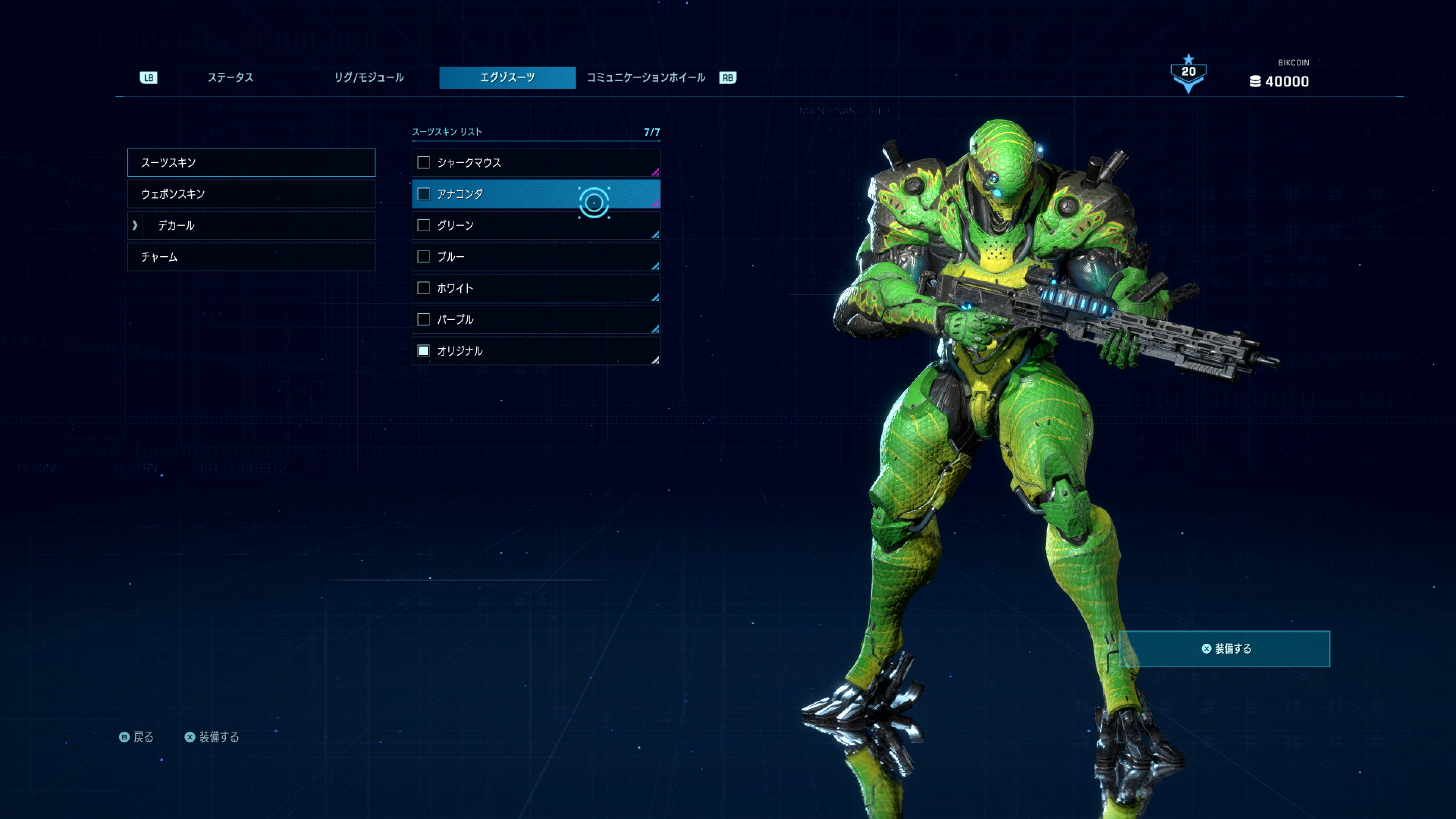This screenshot has width=1456, height=819.
Task: Choose the パープル suit skin
Action: tap(535, 320)
